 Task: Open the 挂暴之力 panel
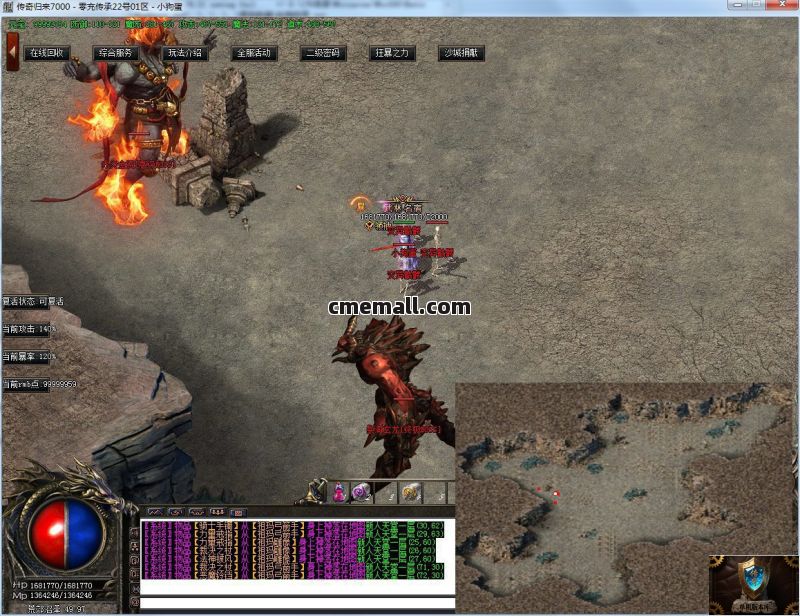[x=391, y=53]
